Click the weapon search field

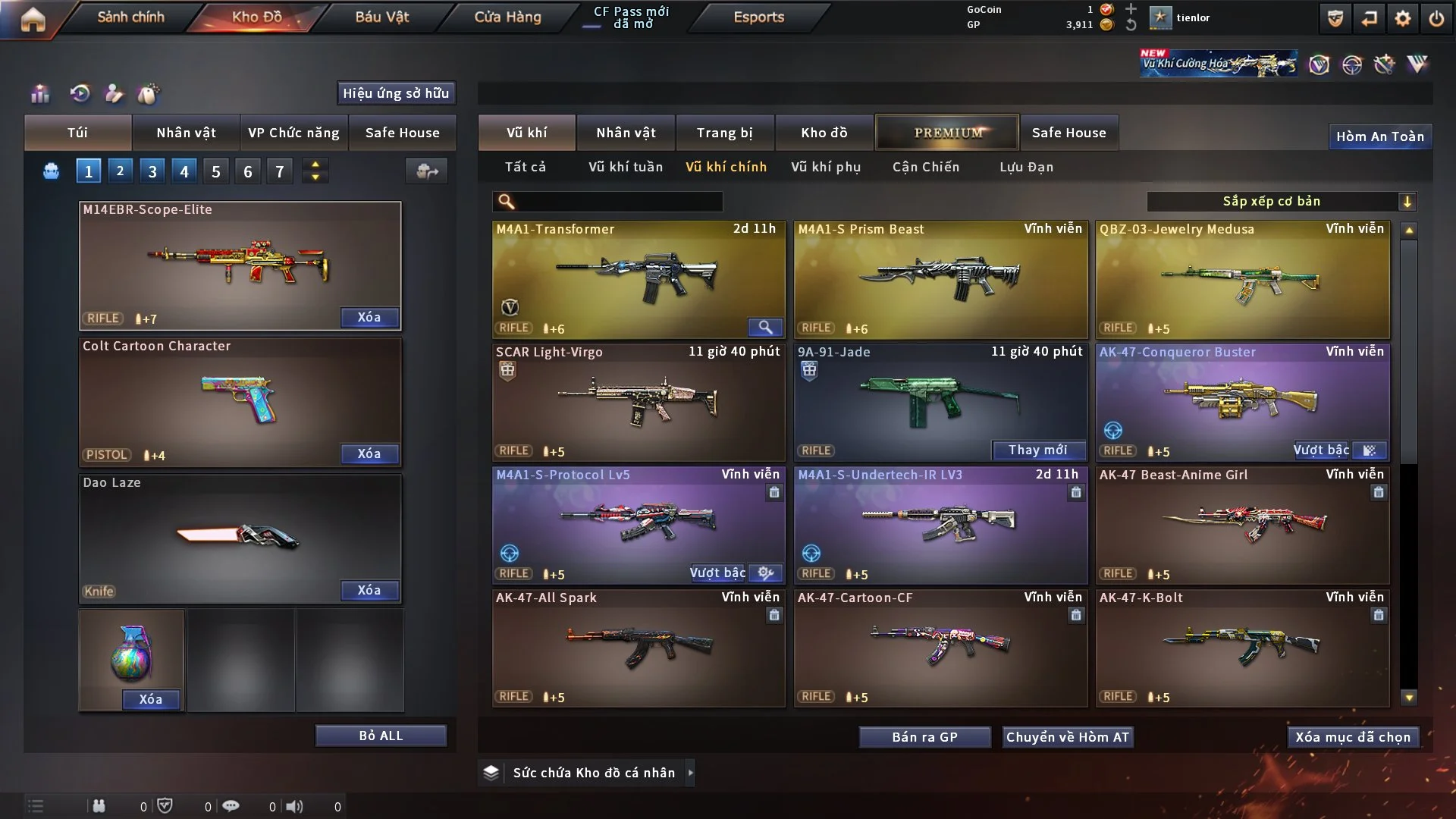(618, 201)
